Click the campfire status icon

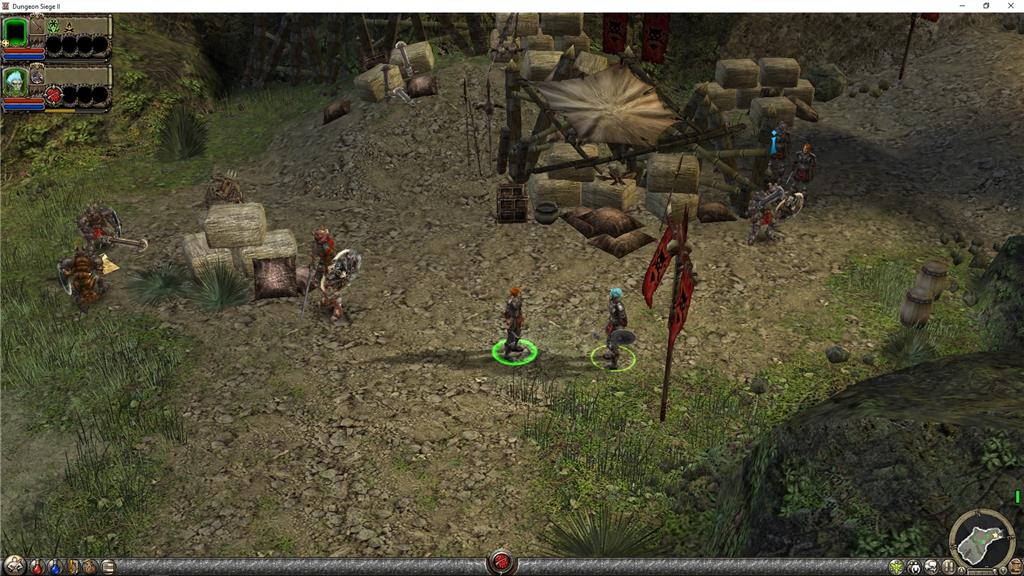coord(71,27)
